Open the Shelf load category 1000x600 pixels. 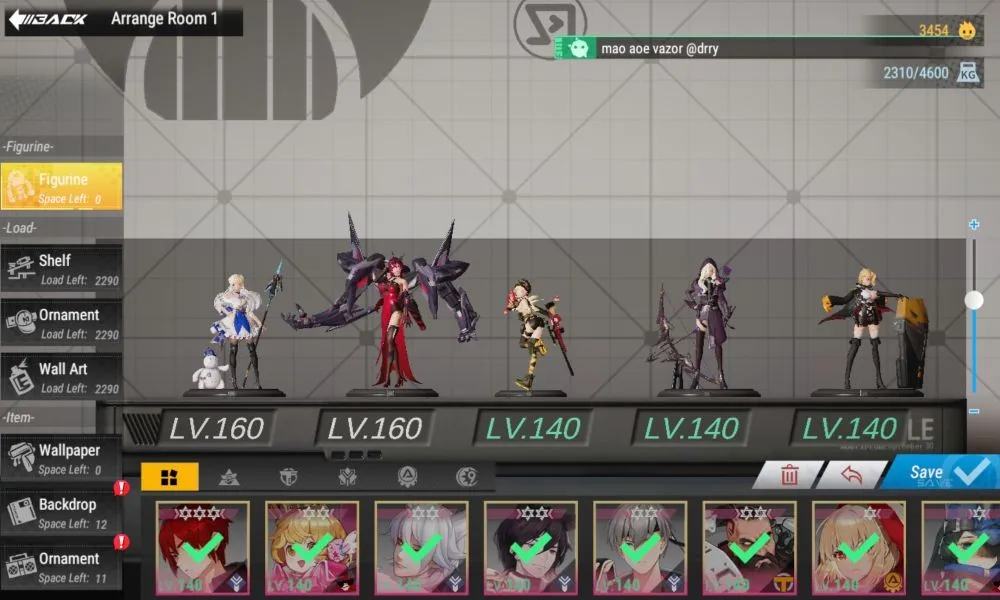[x=62, y=269]
